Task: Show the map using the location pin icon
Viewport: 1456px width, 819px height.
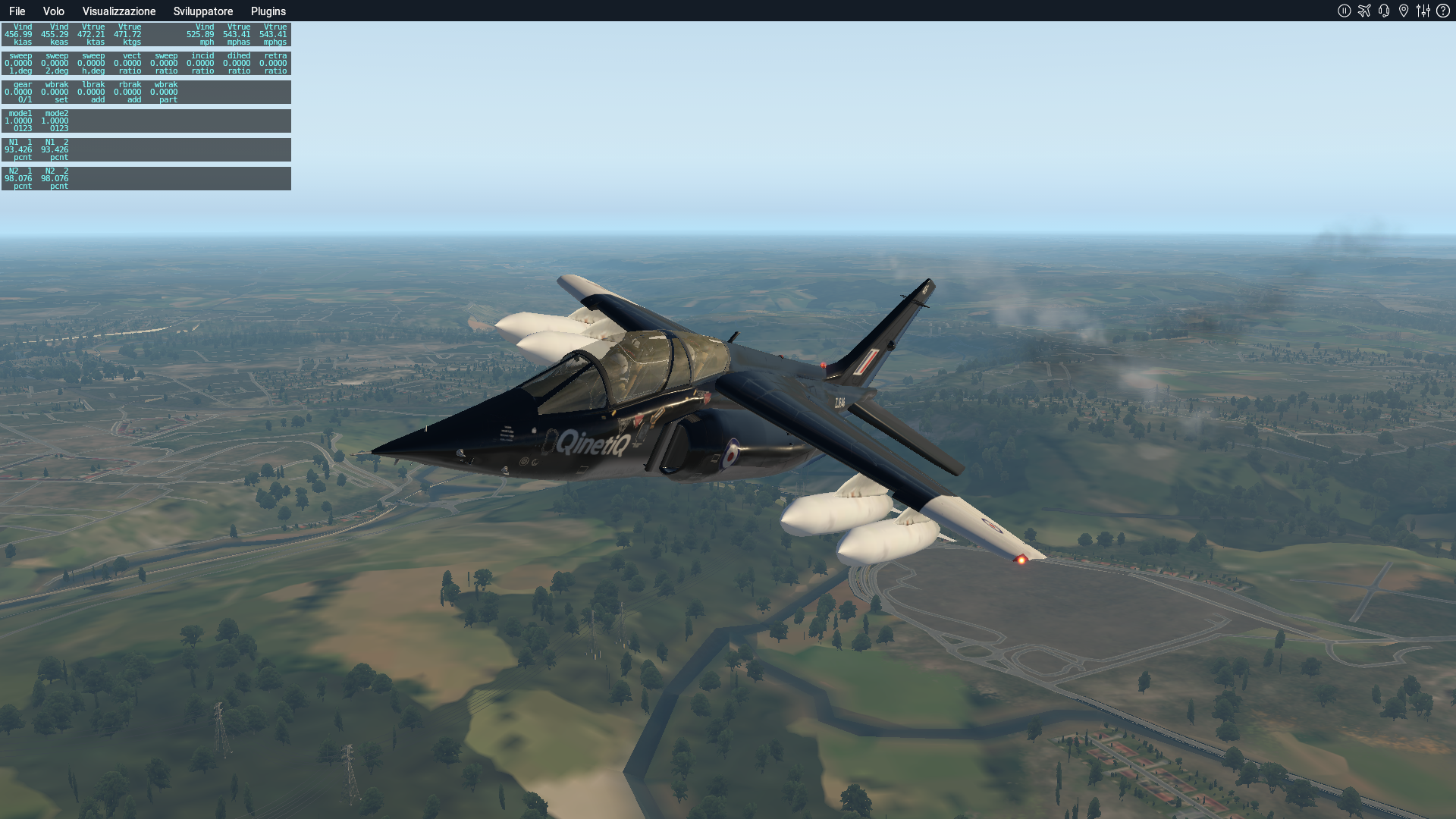Action: [x=1404, y=11]
